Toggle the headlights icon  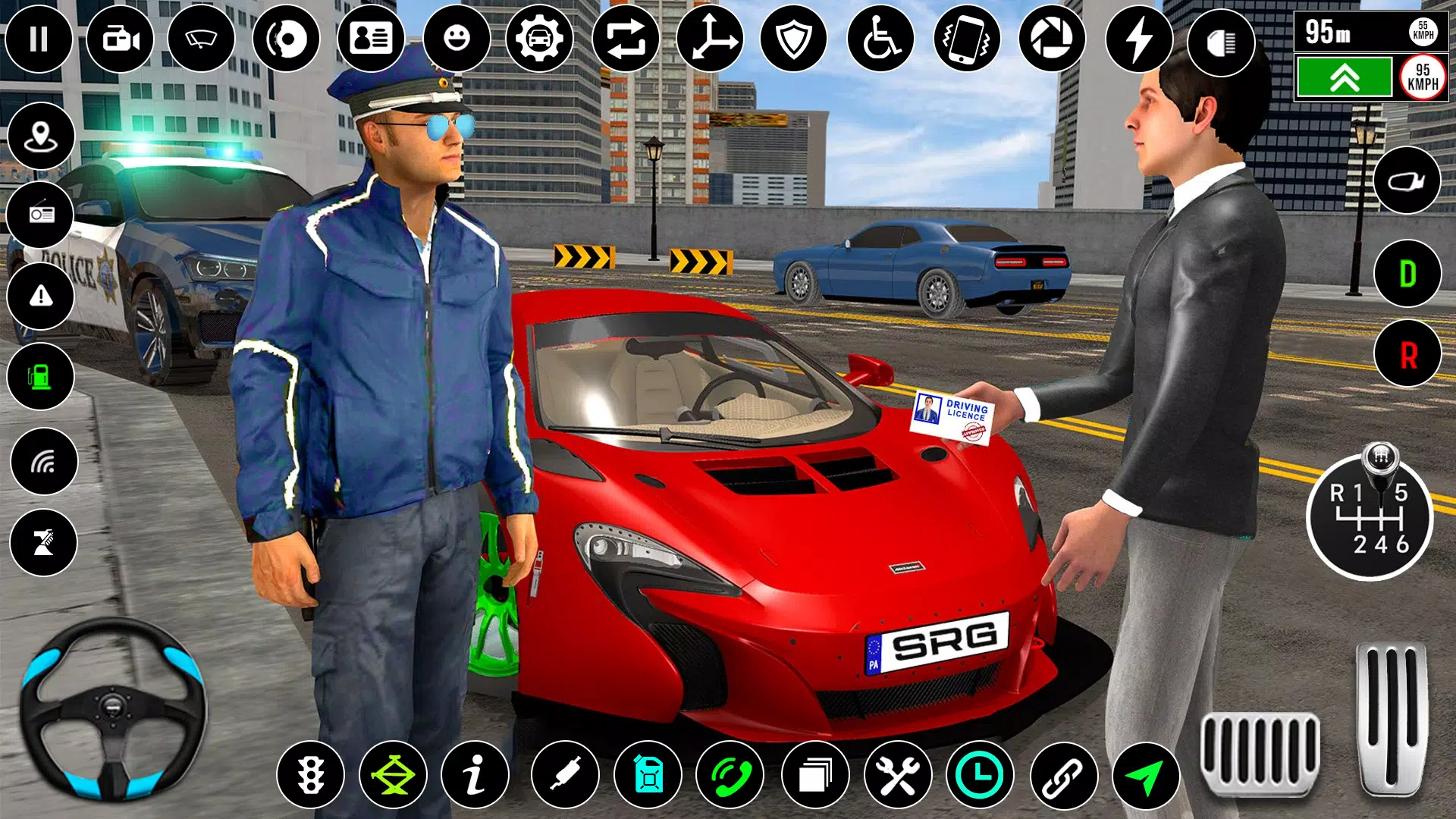(1220, 43)
